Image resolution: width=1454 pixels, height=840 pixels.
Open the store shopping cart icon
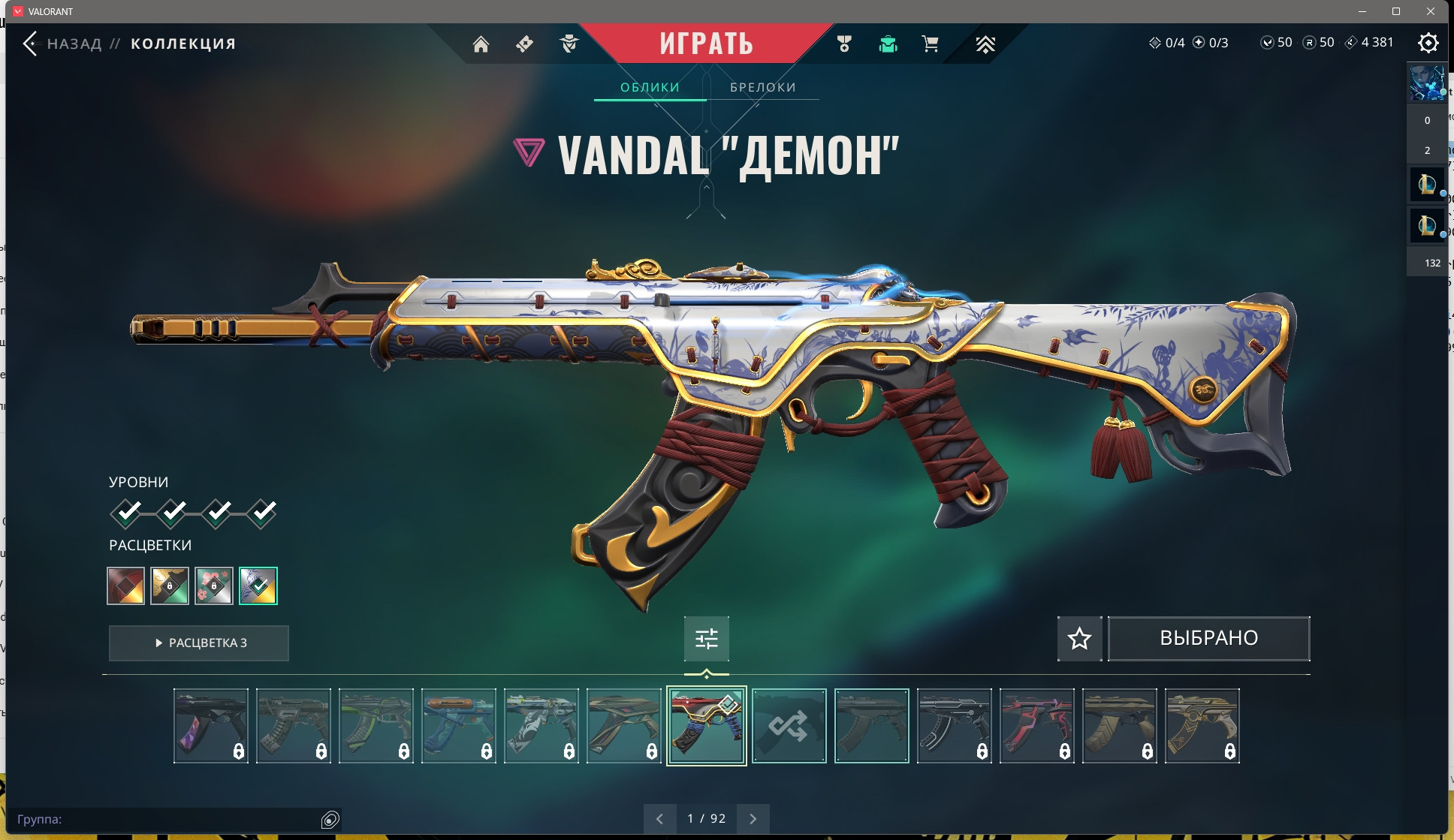point(930,44)
